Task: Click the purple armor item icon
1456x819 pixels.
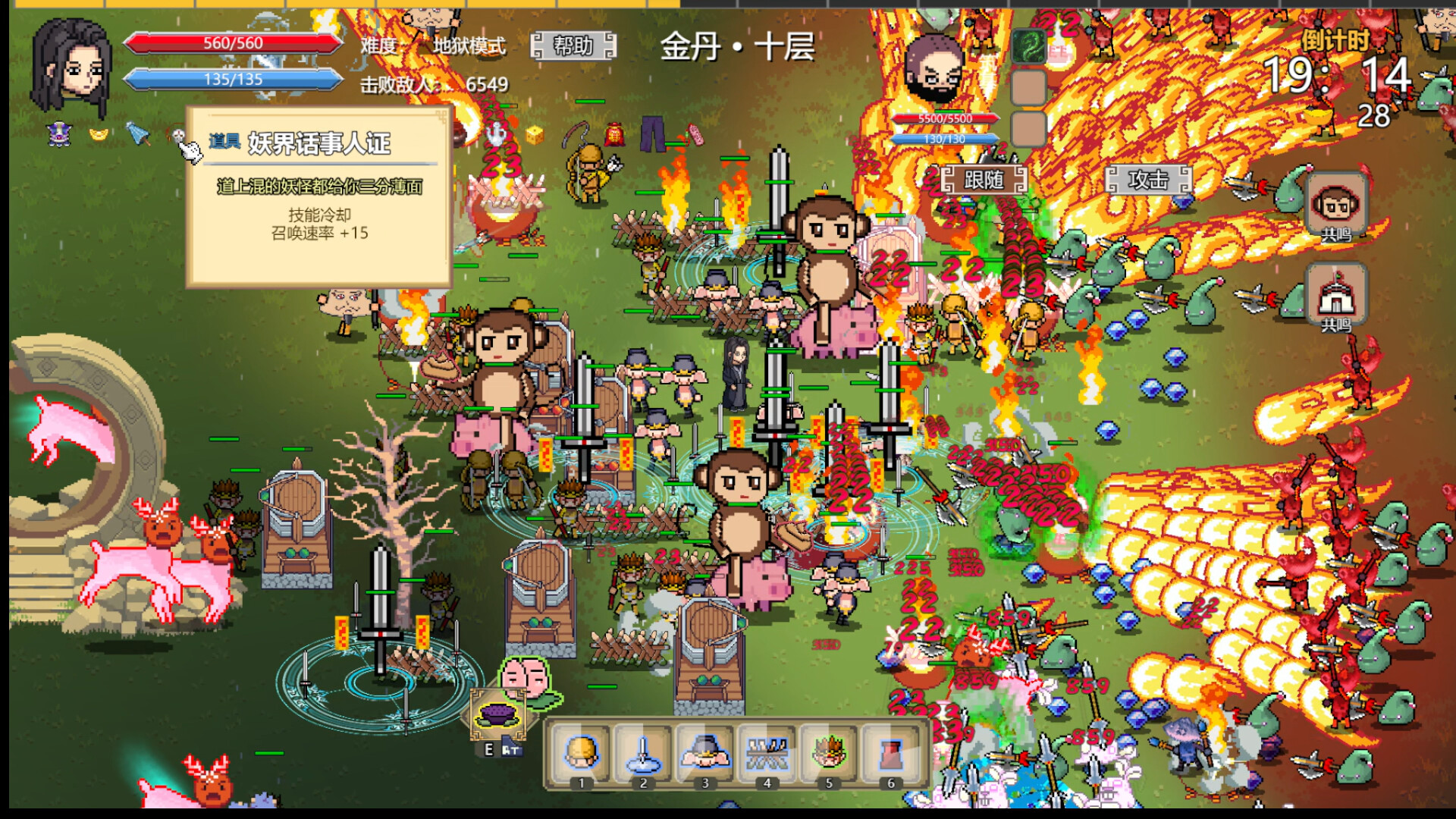Action: [x=58, y=134]
